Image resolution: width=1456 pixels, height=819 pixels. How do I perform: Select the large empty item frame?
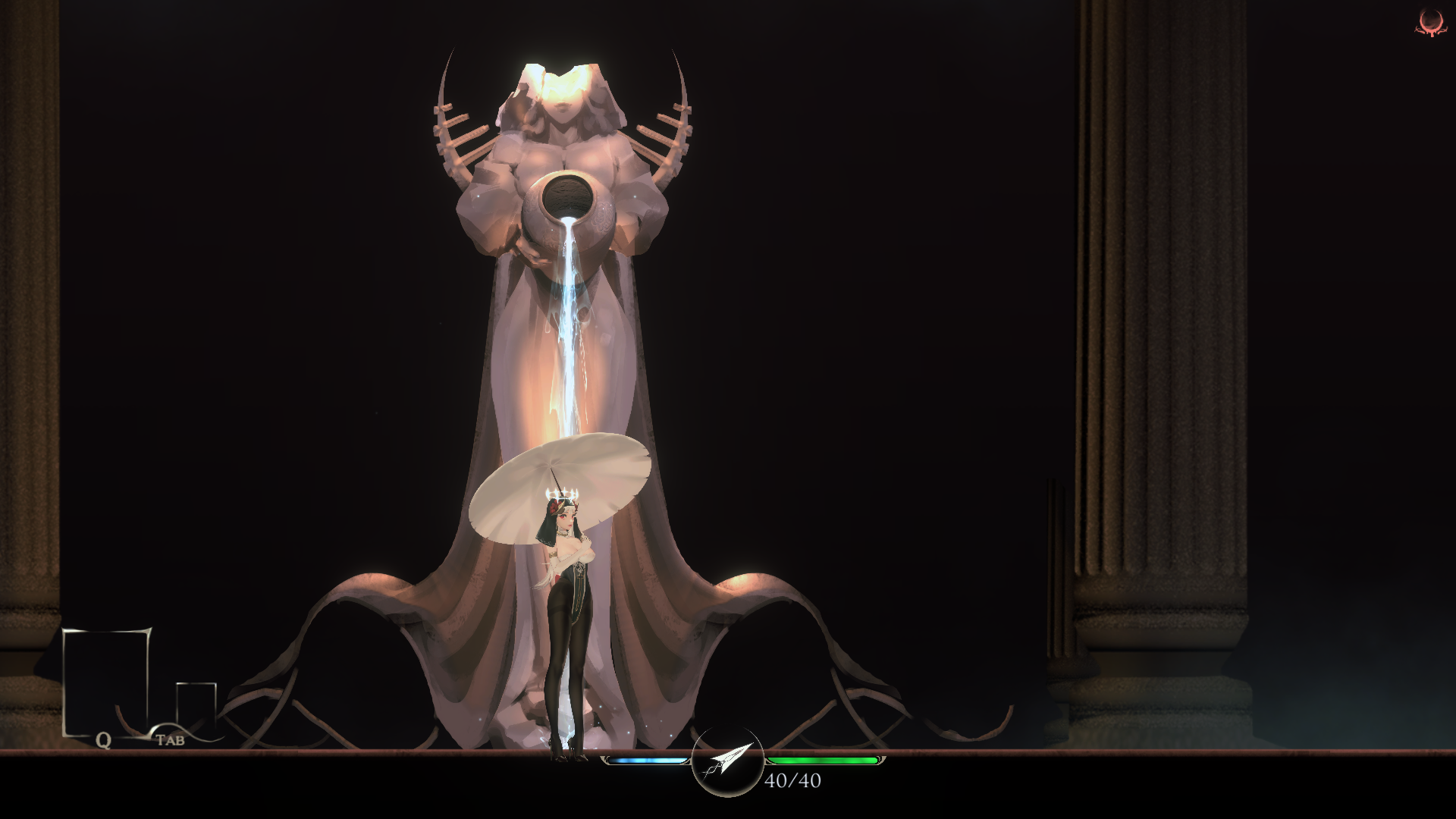(x=106, y=681)
